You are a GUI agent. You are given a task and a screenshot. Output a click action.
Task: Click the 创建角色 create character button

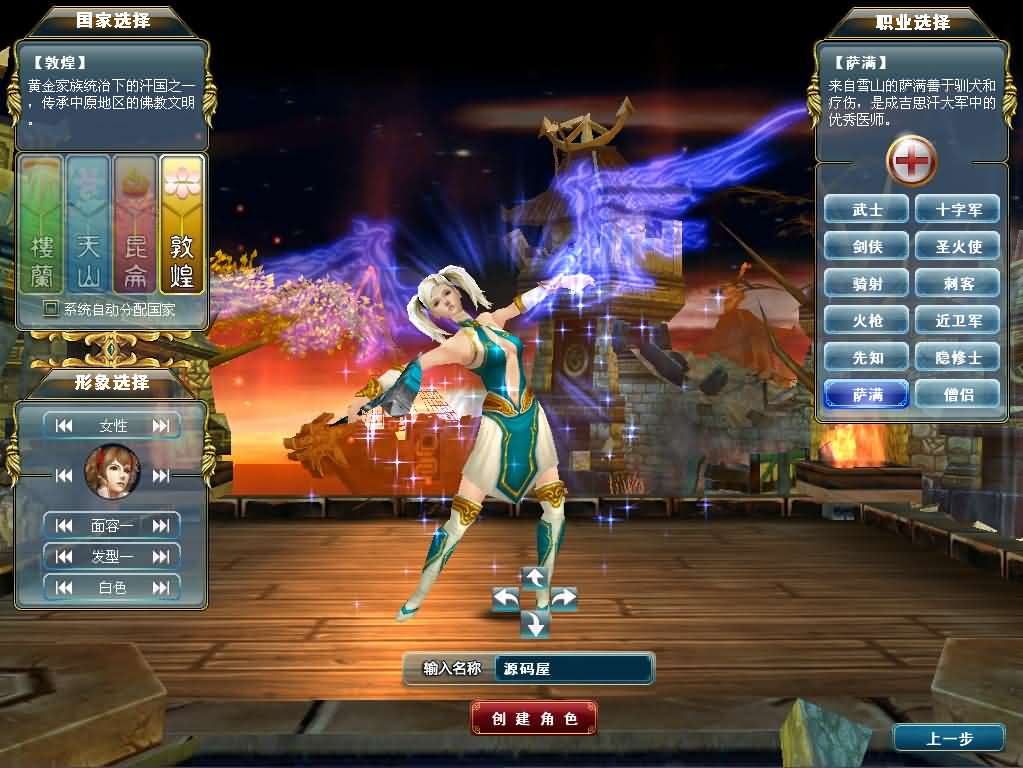(x=534, y=718)
